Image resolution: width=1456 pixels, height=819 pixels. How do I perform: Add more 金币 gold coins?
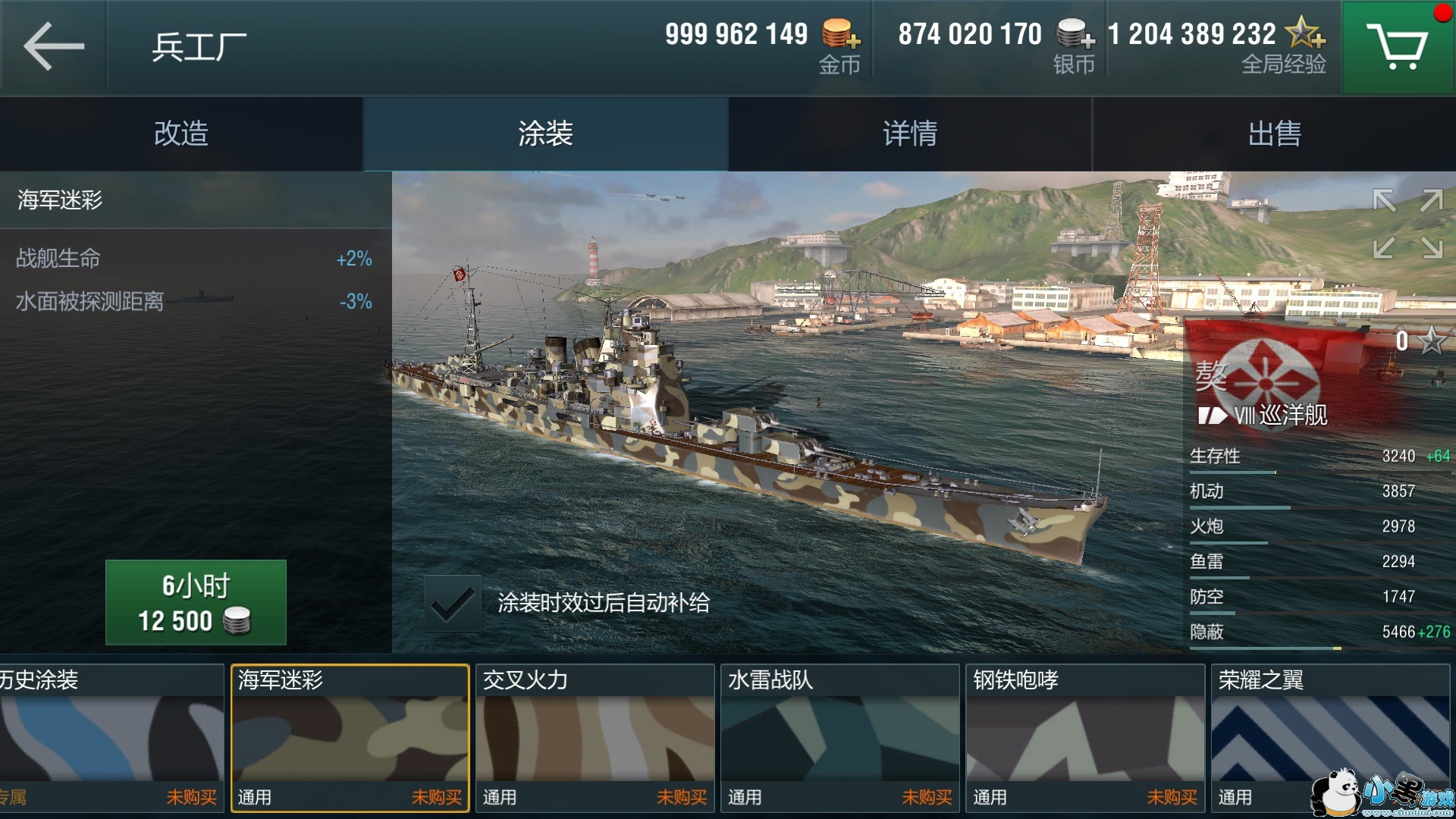841,35
